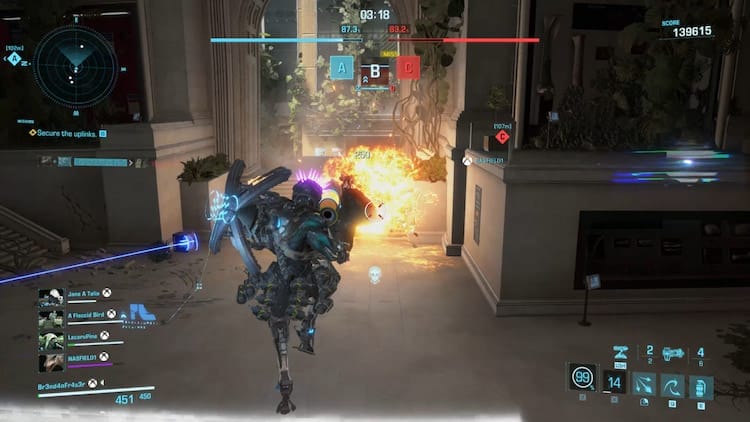Viewport: 750px width, 422px height.
Task: Select uplink point A indicator
Action: tap(342, 68)
